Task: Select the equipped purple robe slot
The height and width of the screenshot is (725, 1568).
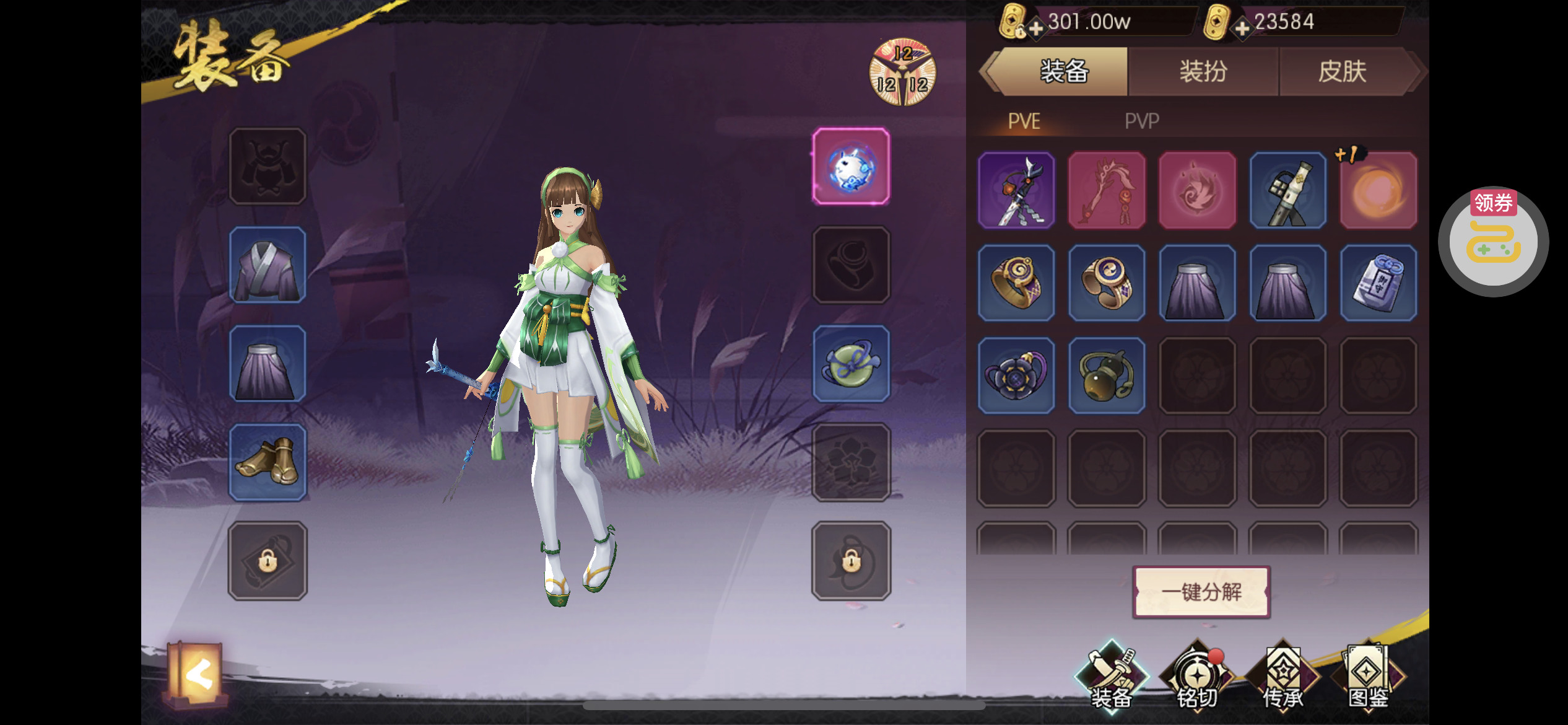Action: coord(268,265)
